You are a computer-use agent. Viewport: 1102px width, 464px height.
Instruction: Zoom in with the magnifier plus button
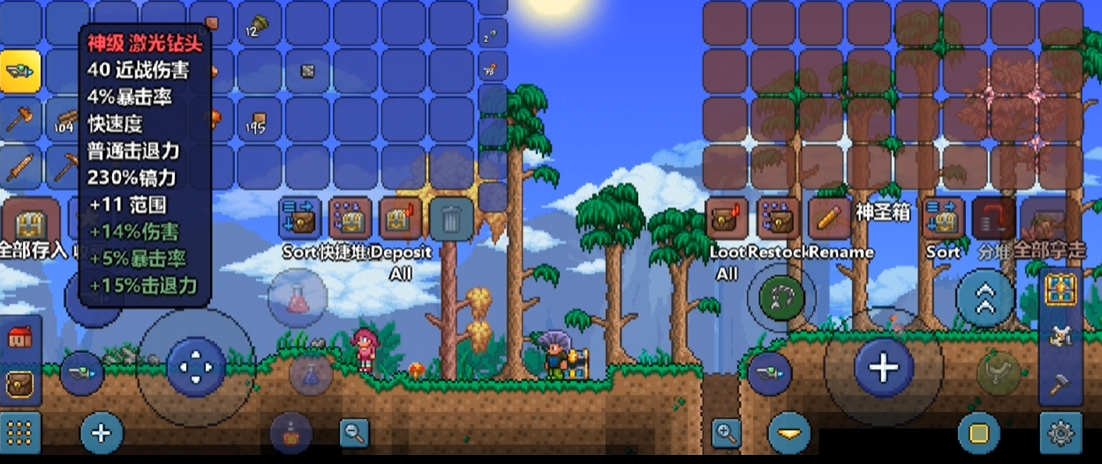pos(726,433)
